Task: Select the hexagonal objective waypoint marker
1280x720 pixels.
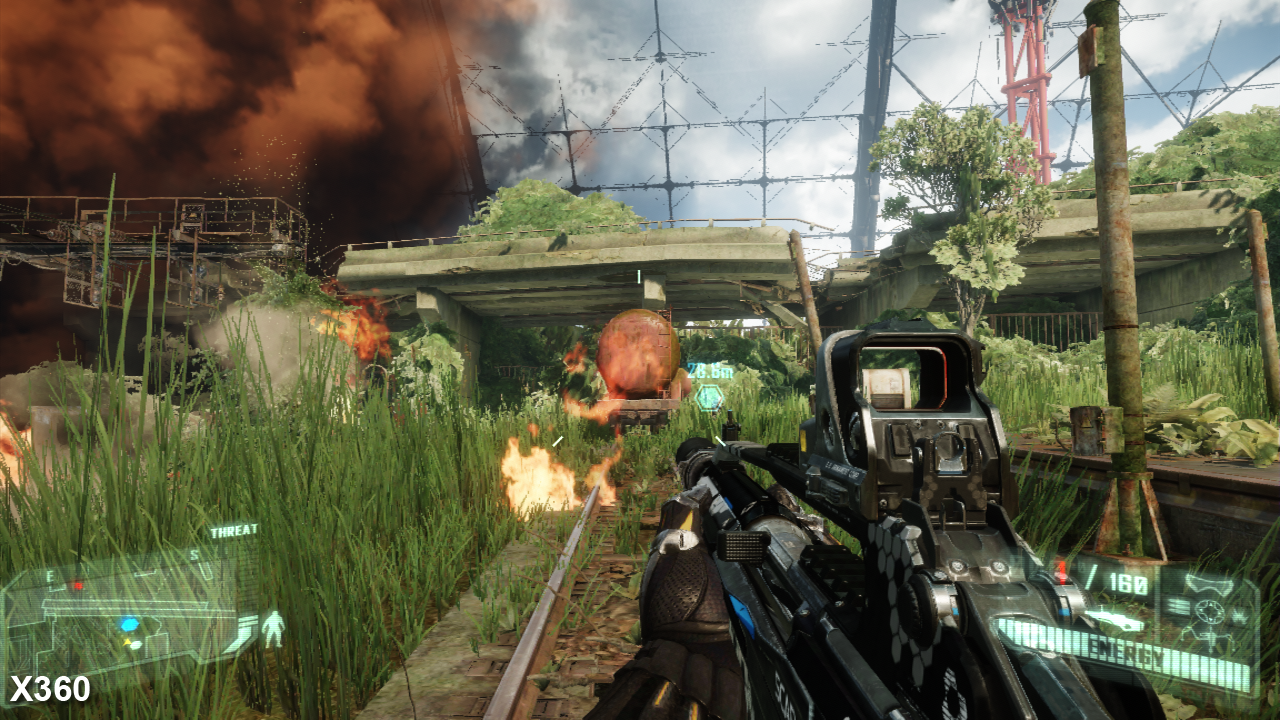Action: tap(710, 397)
